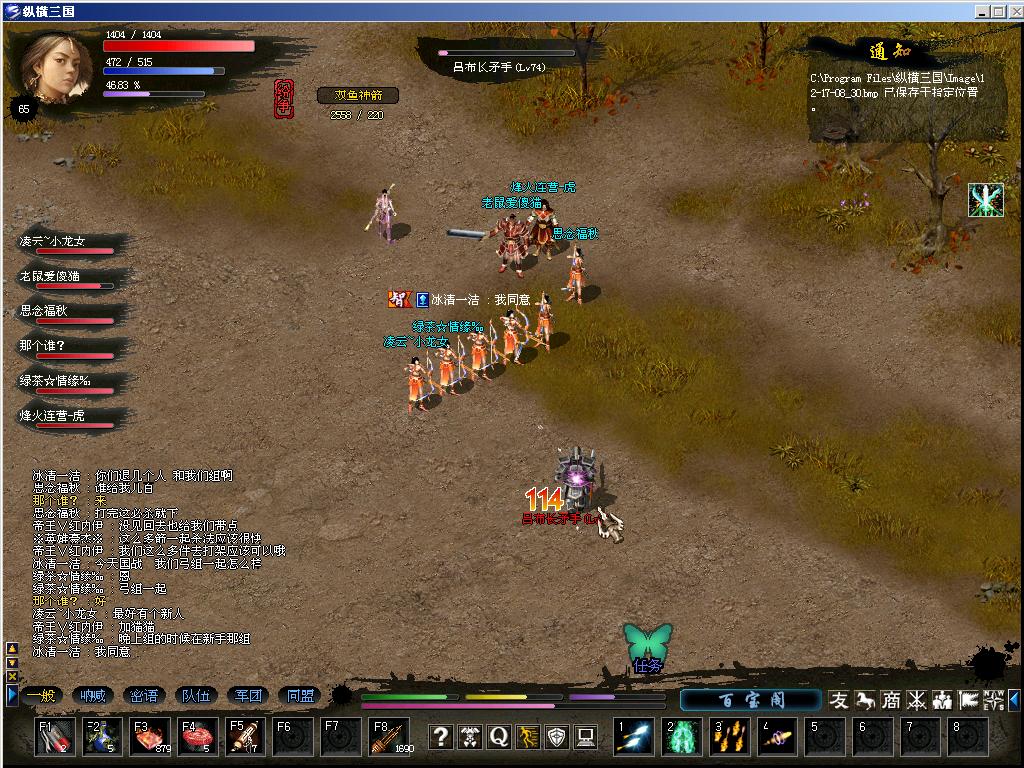The image size is (1024, 768).
Task: Click the Q quest button
Action: tap(499, 737)
